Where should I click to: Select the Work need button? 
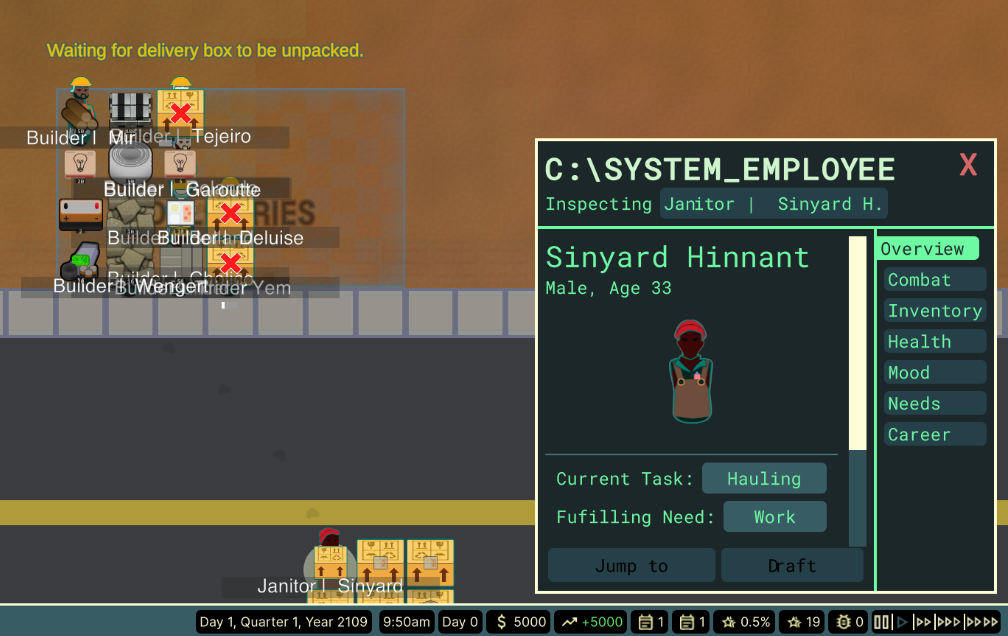point(775,517)
